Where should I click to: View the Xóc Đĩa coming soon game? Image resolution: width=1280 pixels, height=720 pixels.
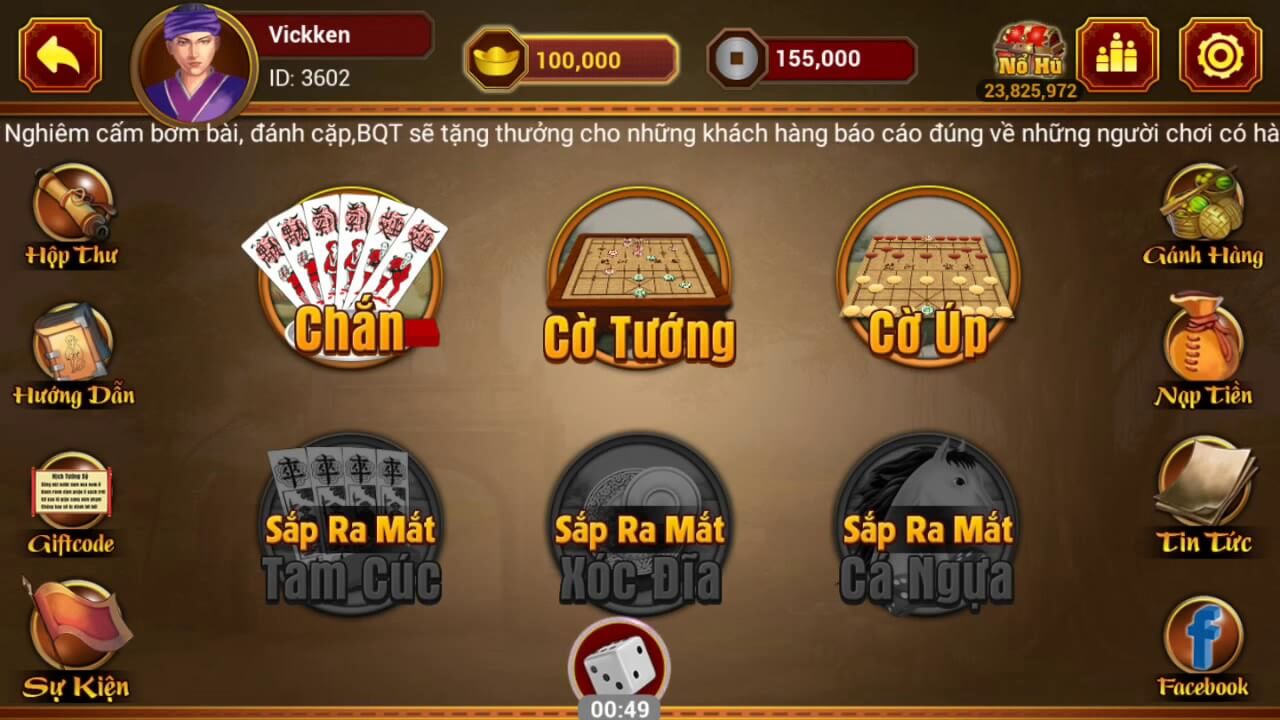(640, 520)
